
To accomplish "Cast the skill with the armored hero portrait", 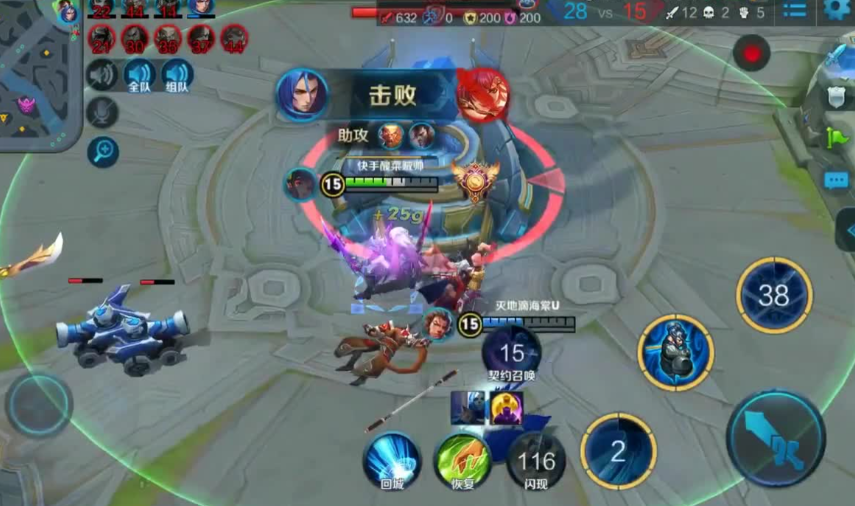I will (x=677, y=352).
